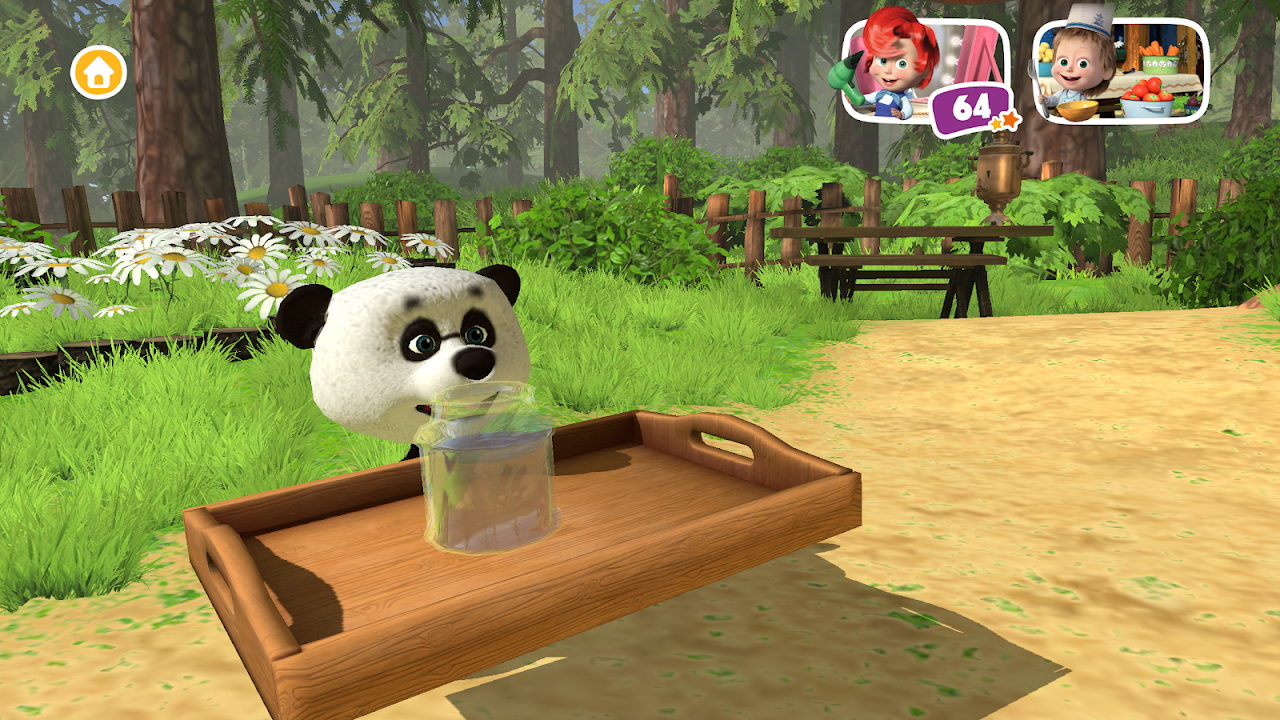The height and width of the screenshot is (720, 1280).
Task: Tap the orange home button
Action: [x=98, y=72]
